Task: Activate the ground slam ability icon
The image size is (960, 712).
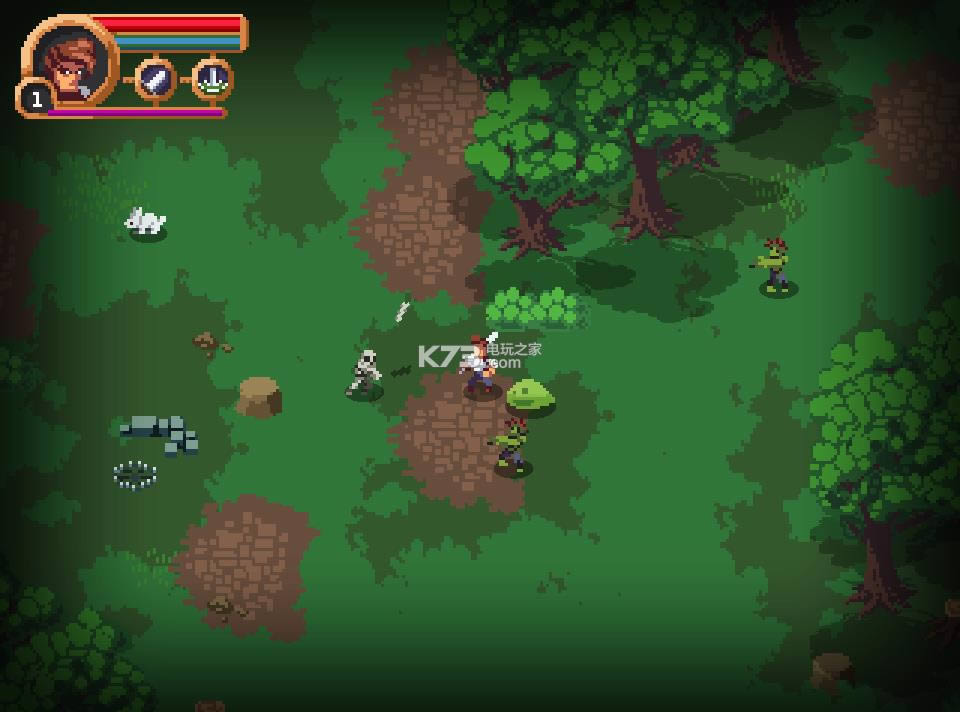Action: coord(212,80)
